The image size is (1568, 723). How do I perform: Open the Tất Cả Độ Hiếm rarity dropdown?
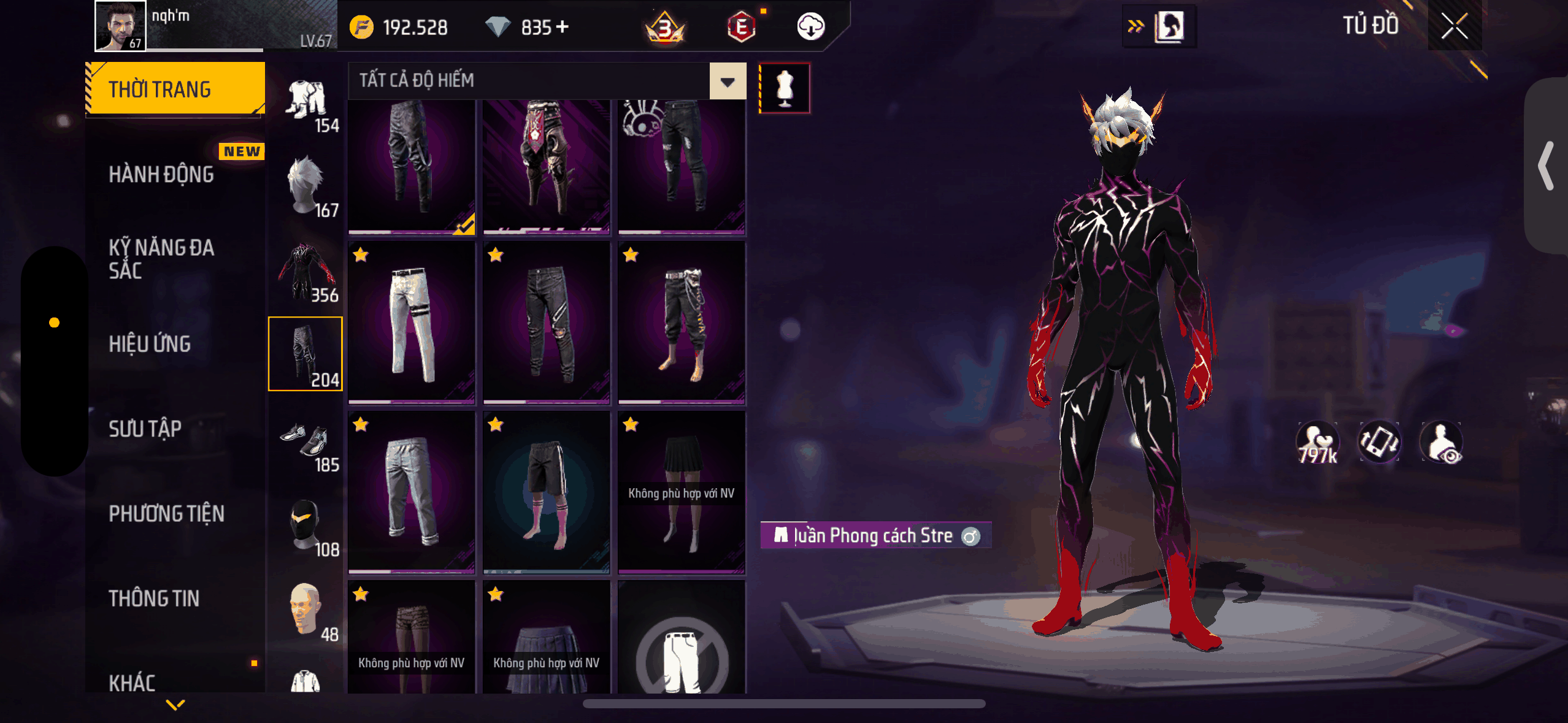pos(728,81)
